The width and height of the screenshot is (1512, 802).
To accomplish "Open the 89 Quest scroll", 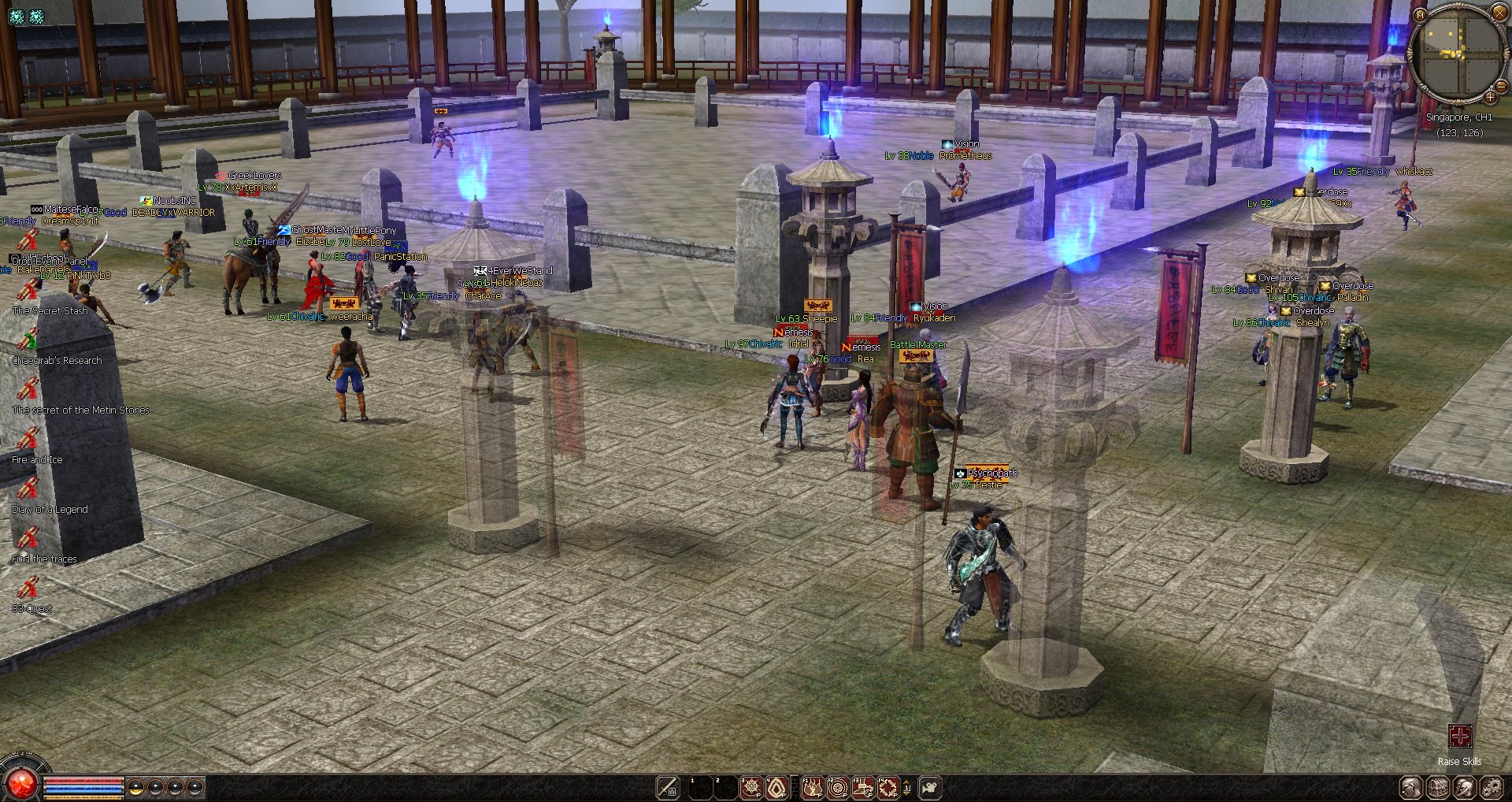I will [x=28, y=589].
